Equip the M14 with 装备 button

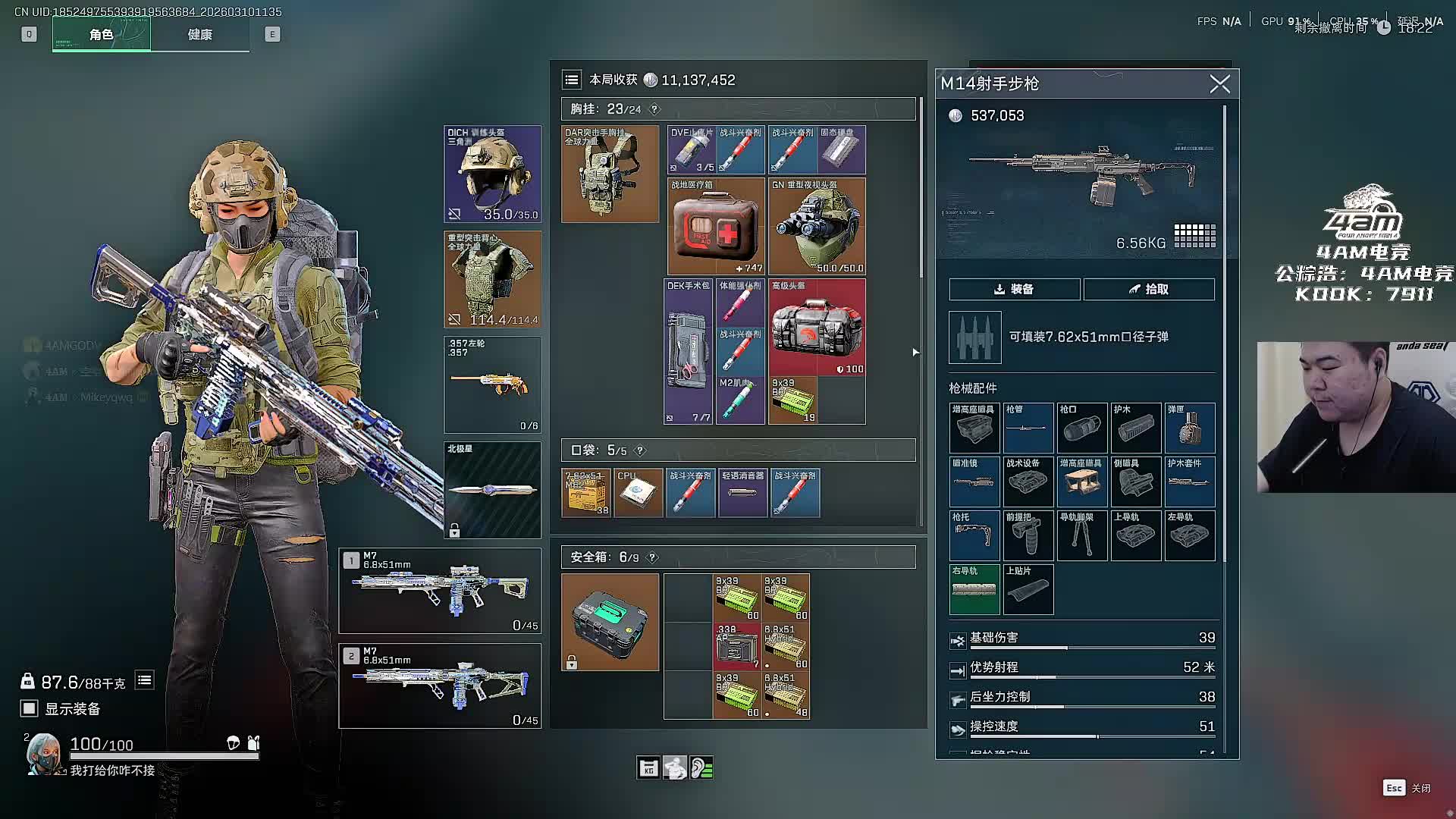[x=1014, y=289]
